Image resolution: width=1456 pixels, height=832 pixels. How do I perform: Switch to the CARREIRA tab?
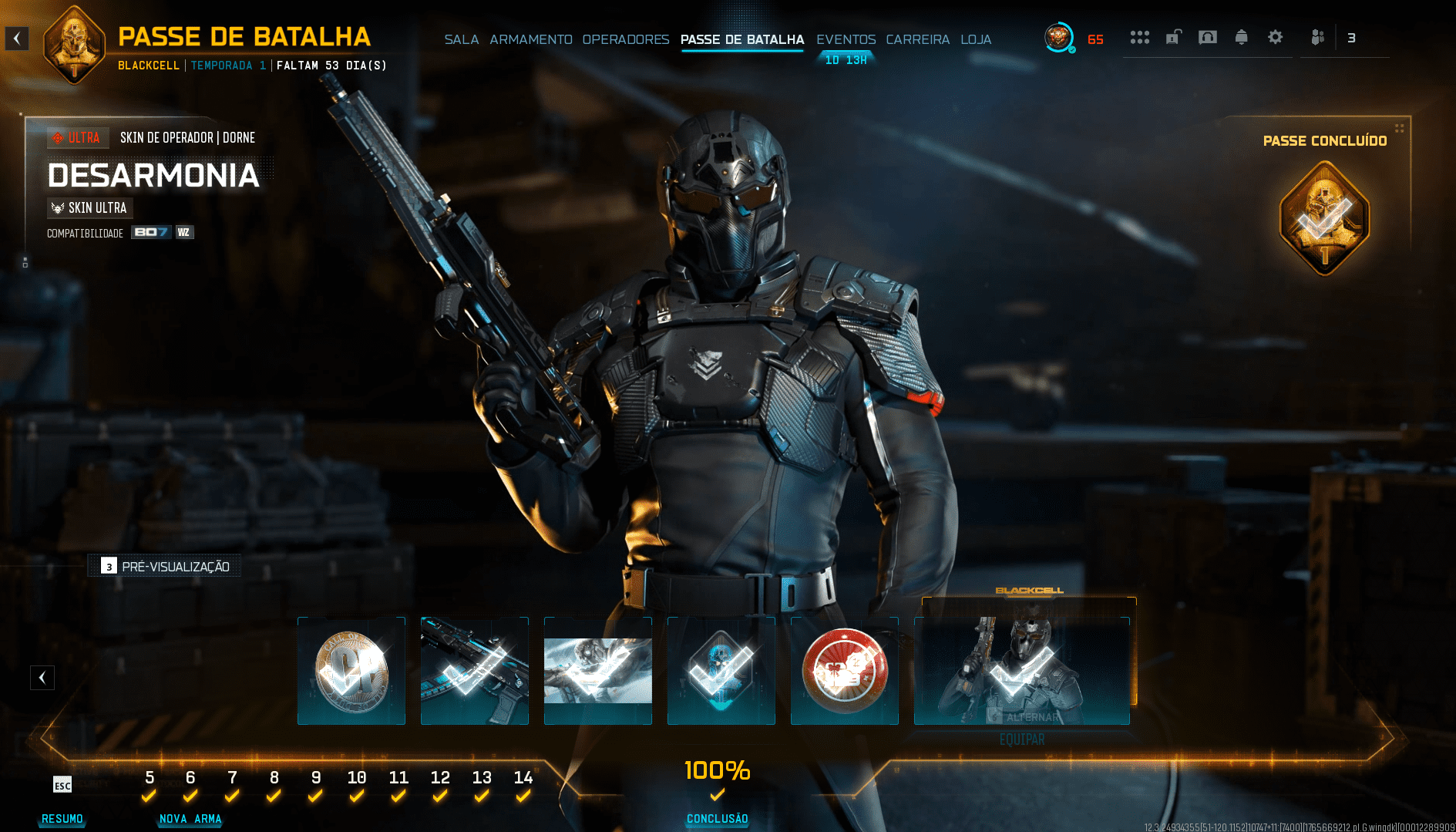(x=917, y=39)
